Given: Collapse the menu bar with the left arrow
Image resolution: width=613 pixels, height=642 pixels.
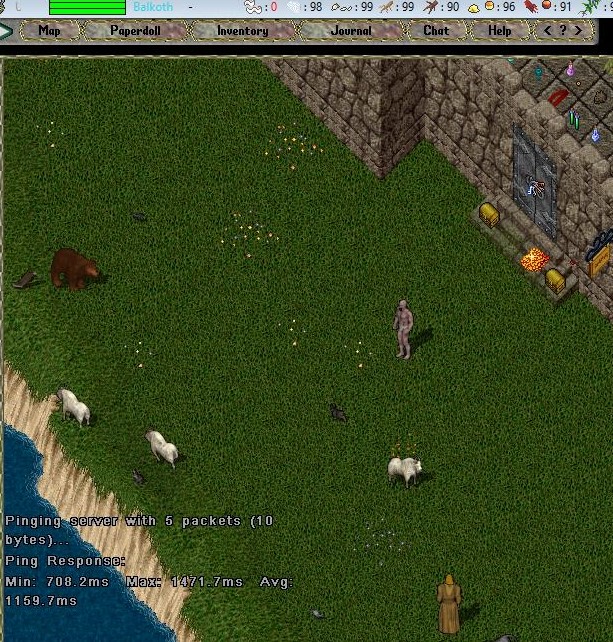Looking at the screenshot, I should coord(7,31).
